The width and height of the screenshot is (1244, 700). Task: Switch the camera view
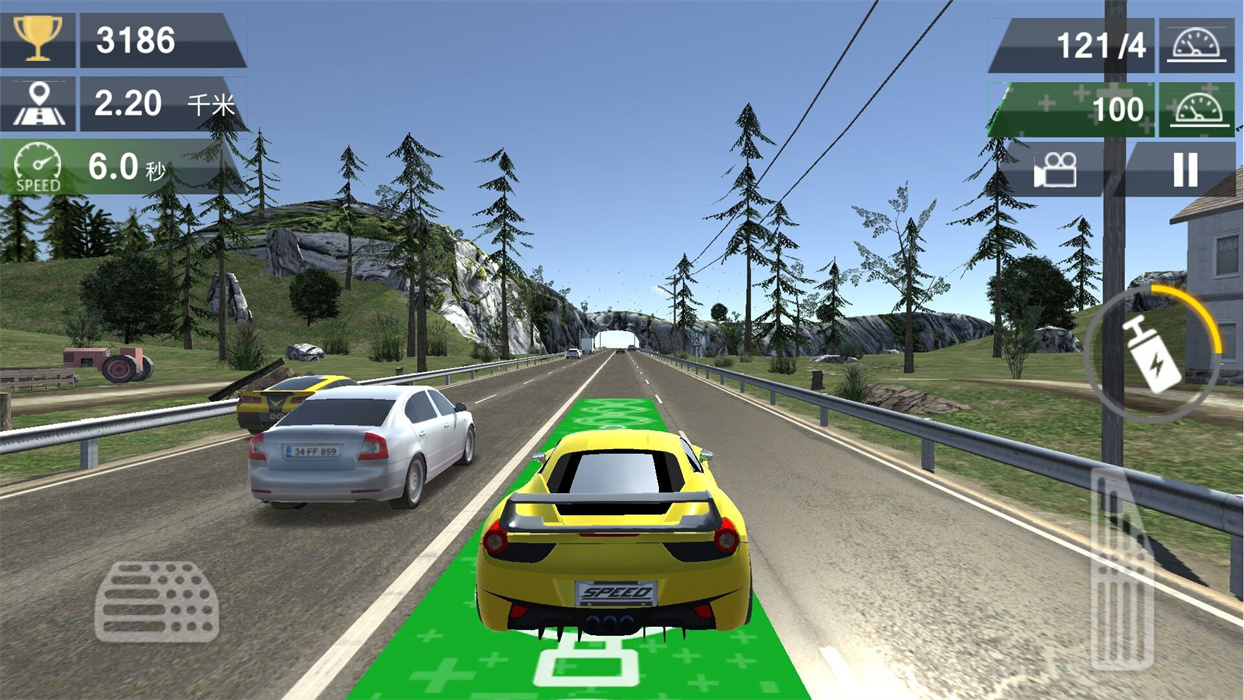(x=1055, y=170)
